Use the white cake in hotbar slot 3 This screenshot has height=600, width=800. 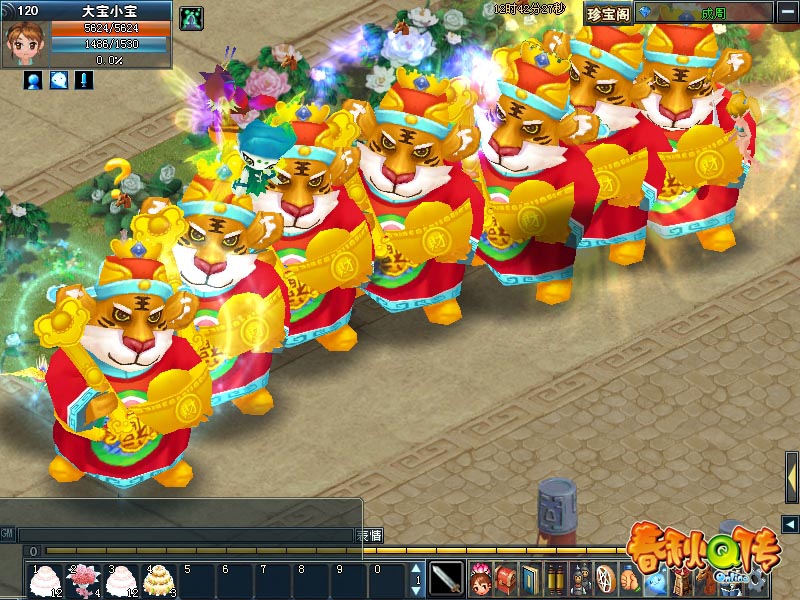(119, 579)
